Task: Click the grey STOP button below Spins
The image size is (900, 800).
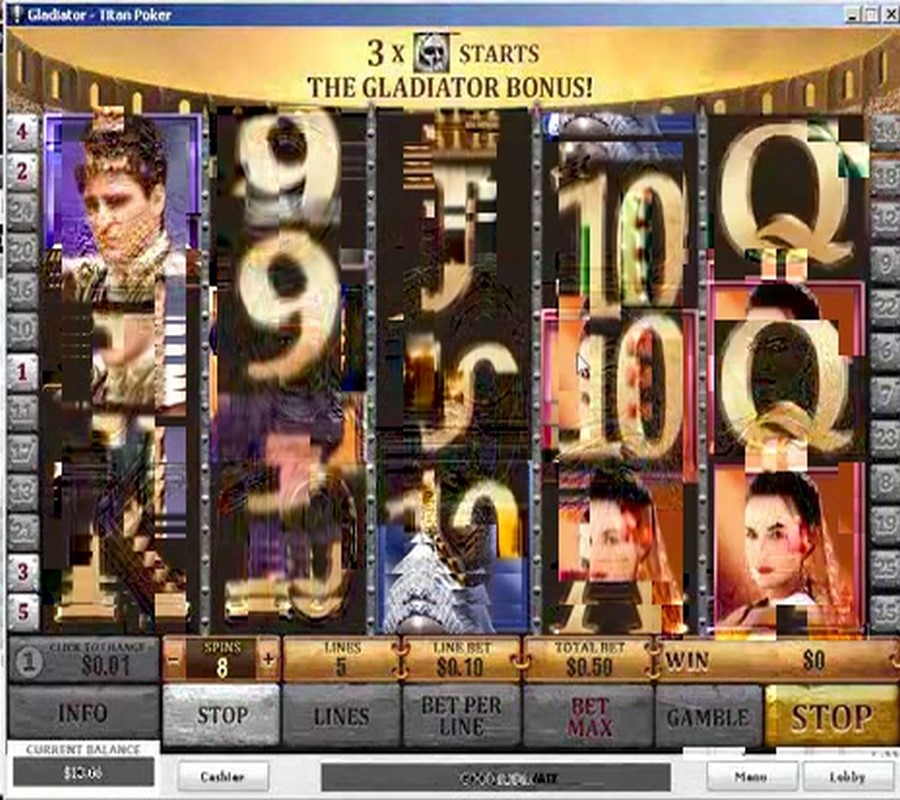Action: click(x=221, y=715)
